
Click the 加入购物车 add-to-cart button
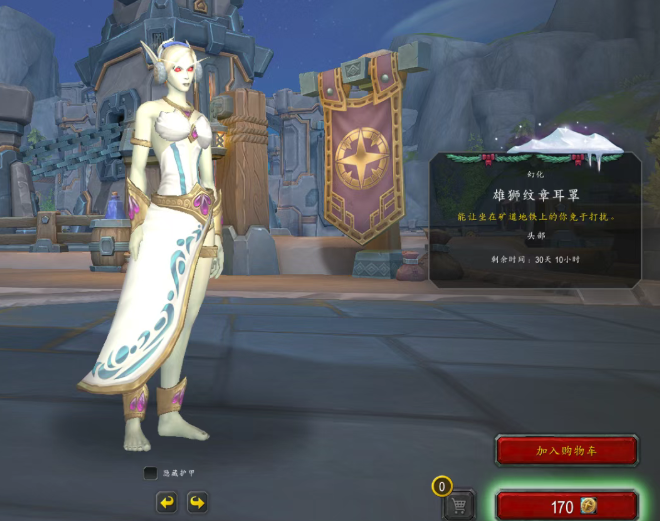[x=566, y=451]
